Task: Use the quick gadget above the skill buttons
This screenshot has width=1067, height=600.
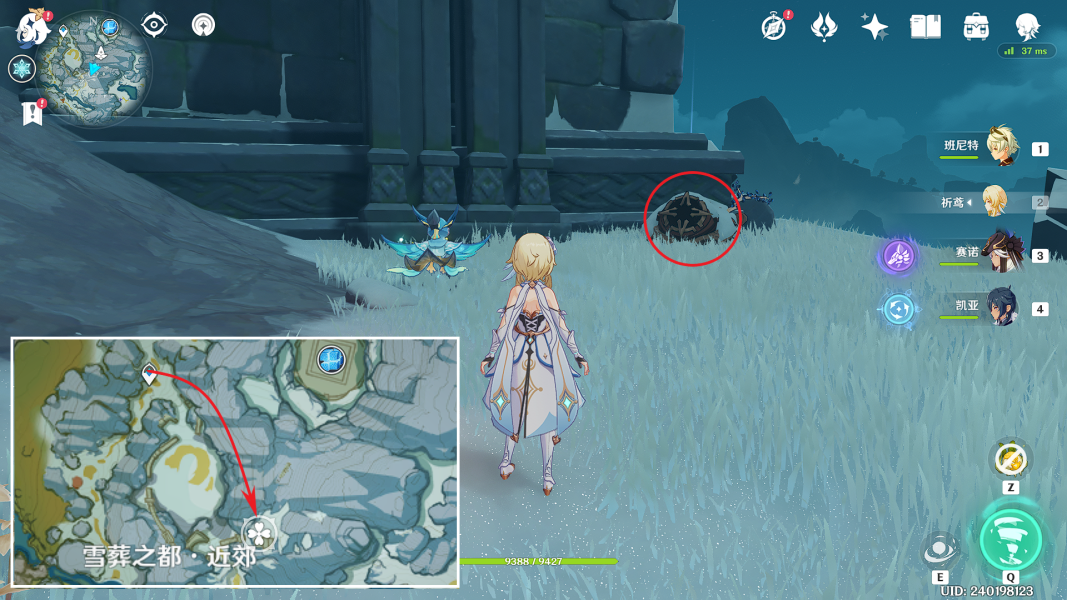Action: click(x=1011, y=459)
